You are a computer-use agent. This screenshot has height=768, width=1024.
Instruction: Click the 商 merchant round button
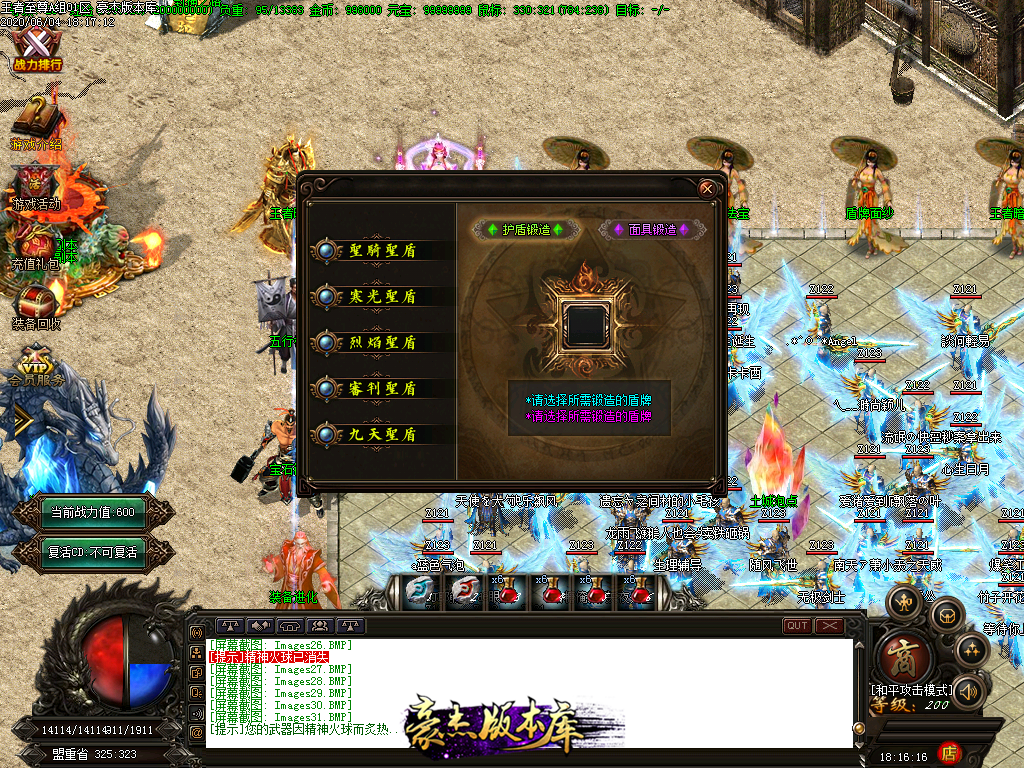(x=906, y=658)
